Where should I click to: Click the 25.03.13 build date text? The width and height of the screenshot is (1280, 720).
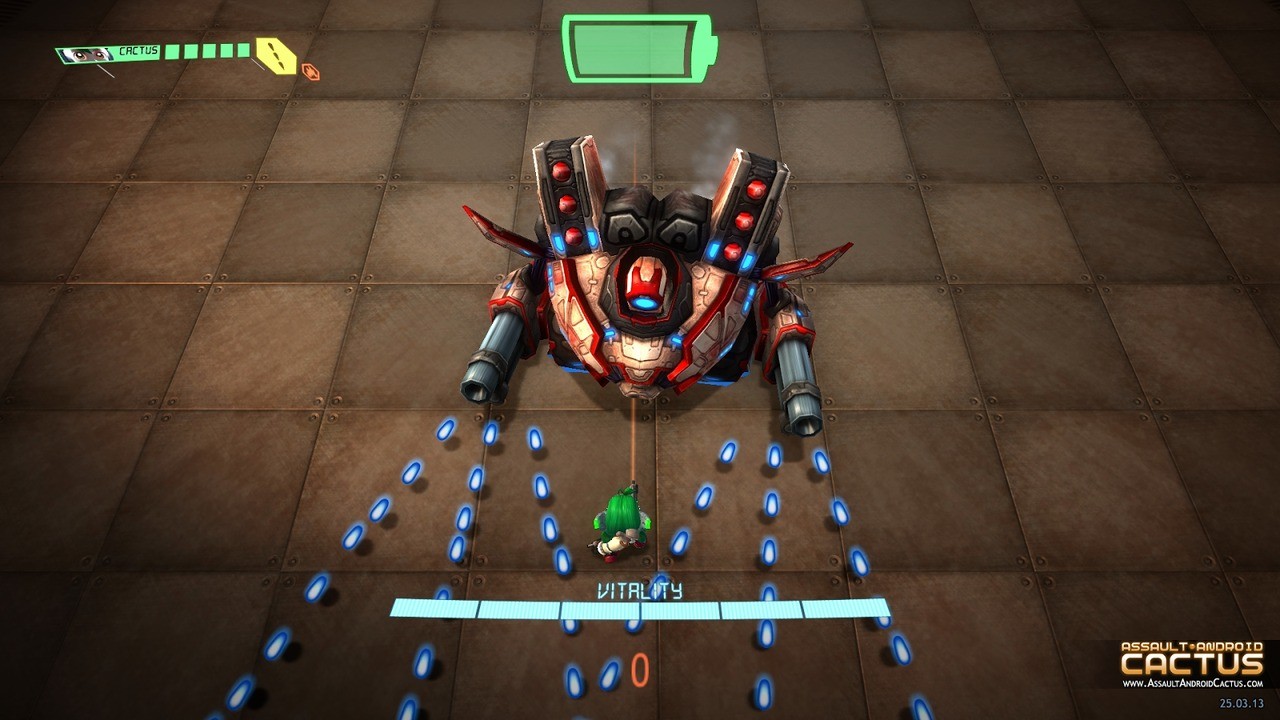(x=1241, y=704)
